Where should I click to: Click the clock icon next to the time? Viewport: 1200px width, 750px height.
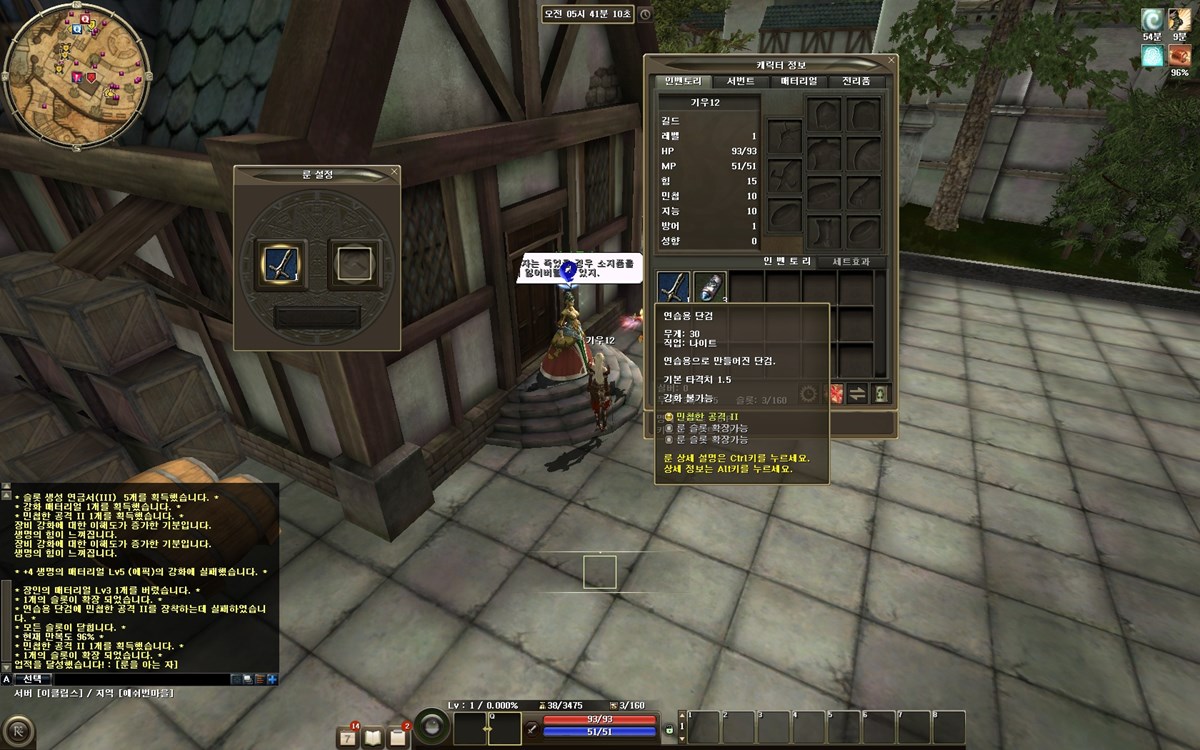645,15
